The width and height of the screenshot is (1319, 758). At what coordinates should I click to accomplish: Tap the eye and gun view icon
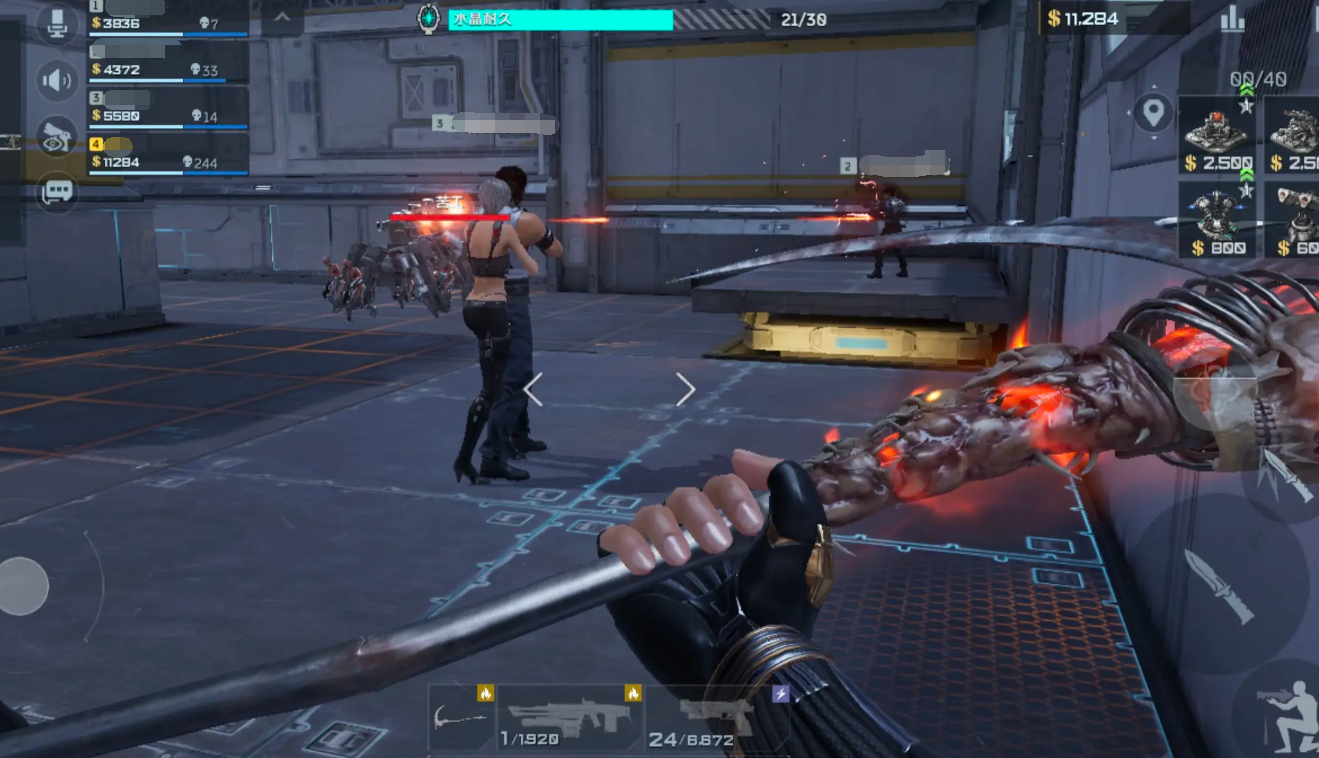(58, 137)
